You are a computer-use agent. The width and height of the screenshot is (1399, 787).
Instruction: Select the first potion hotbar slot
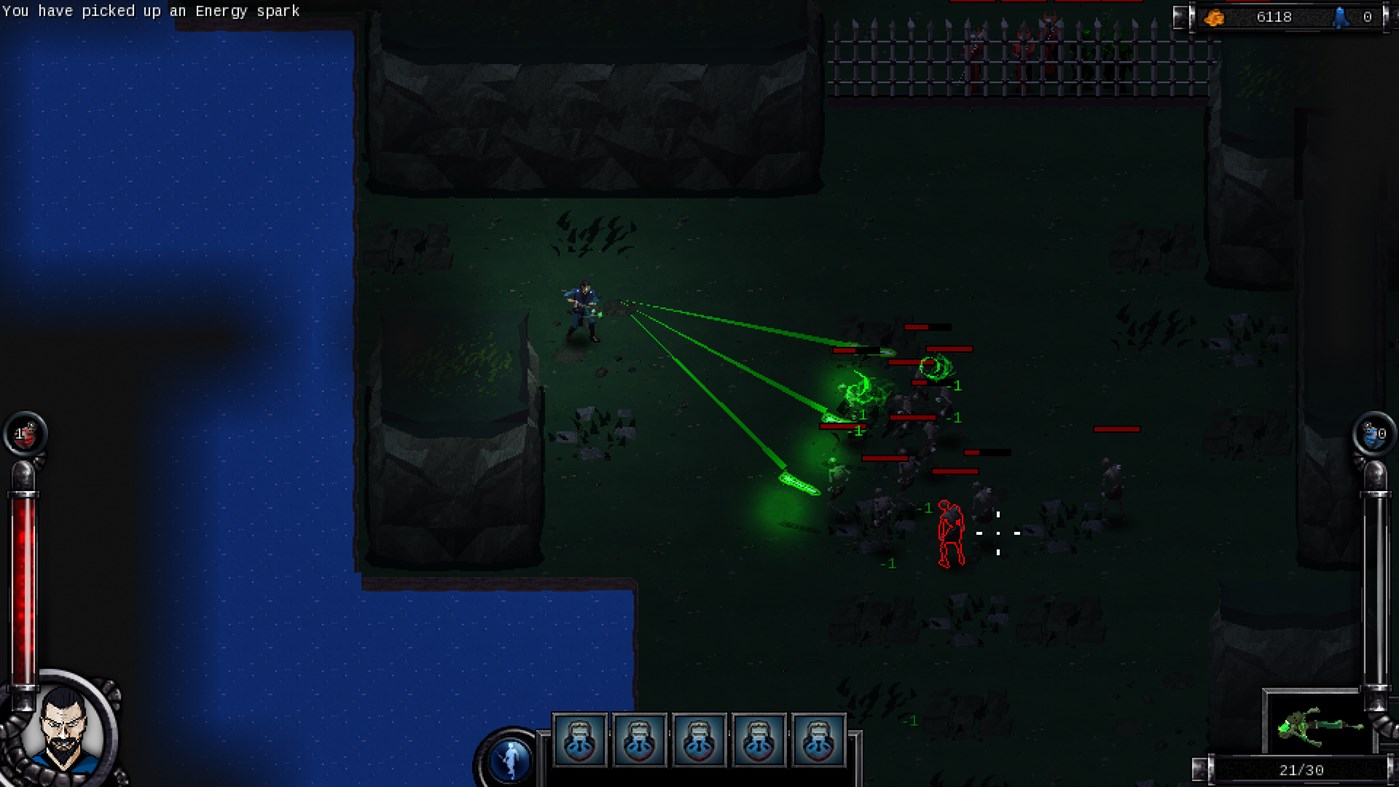[579, 739]
